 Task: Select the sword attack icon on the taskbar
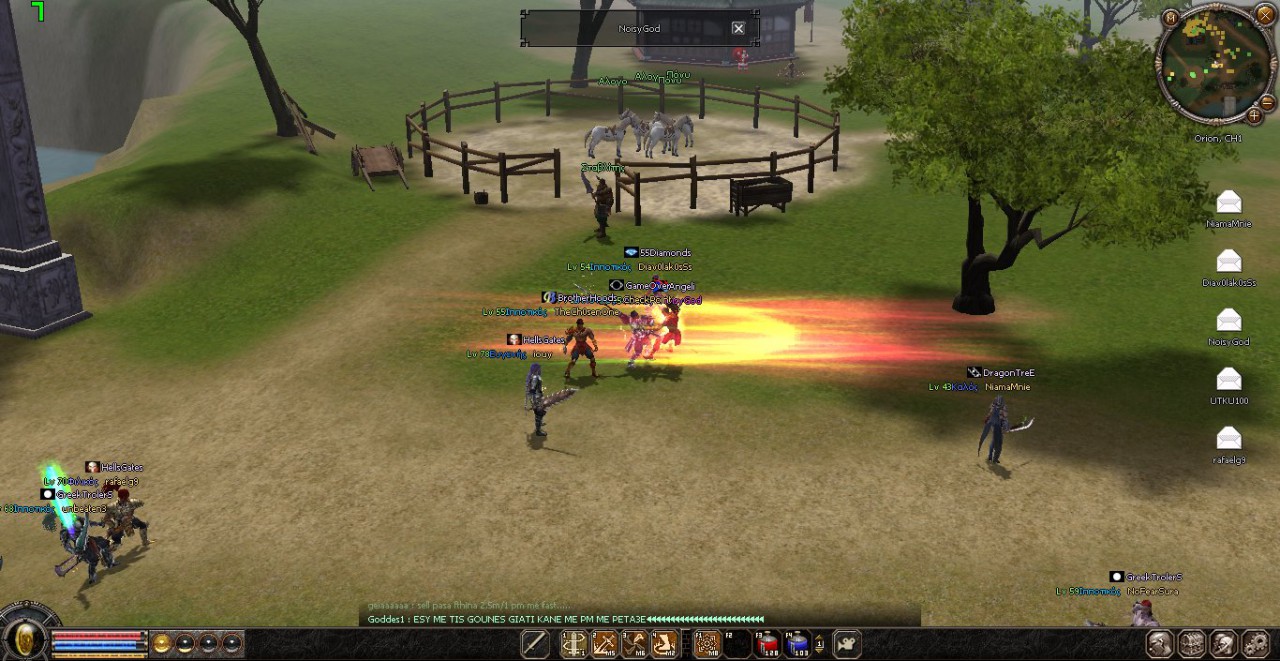pyautogui.click(x=535, y=645)
